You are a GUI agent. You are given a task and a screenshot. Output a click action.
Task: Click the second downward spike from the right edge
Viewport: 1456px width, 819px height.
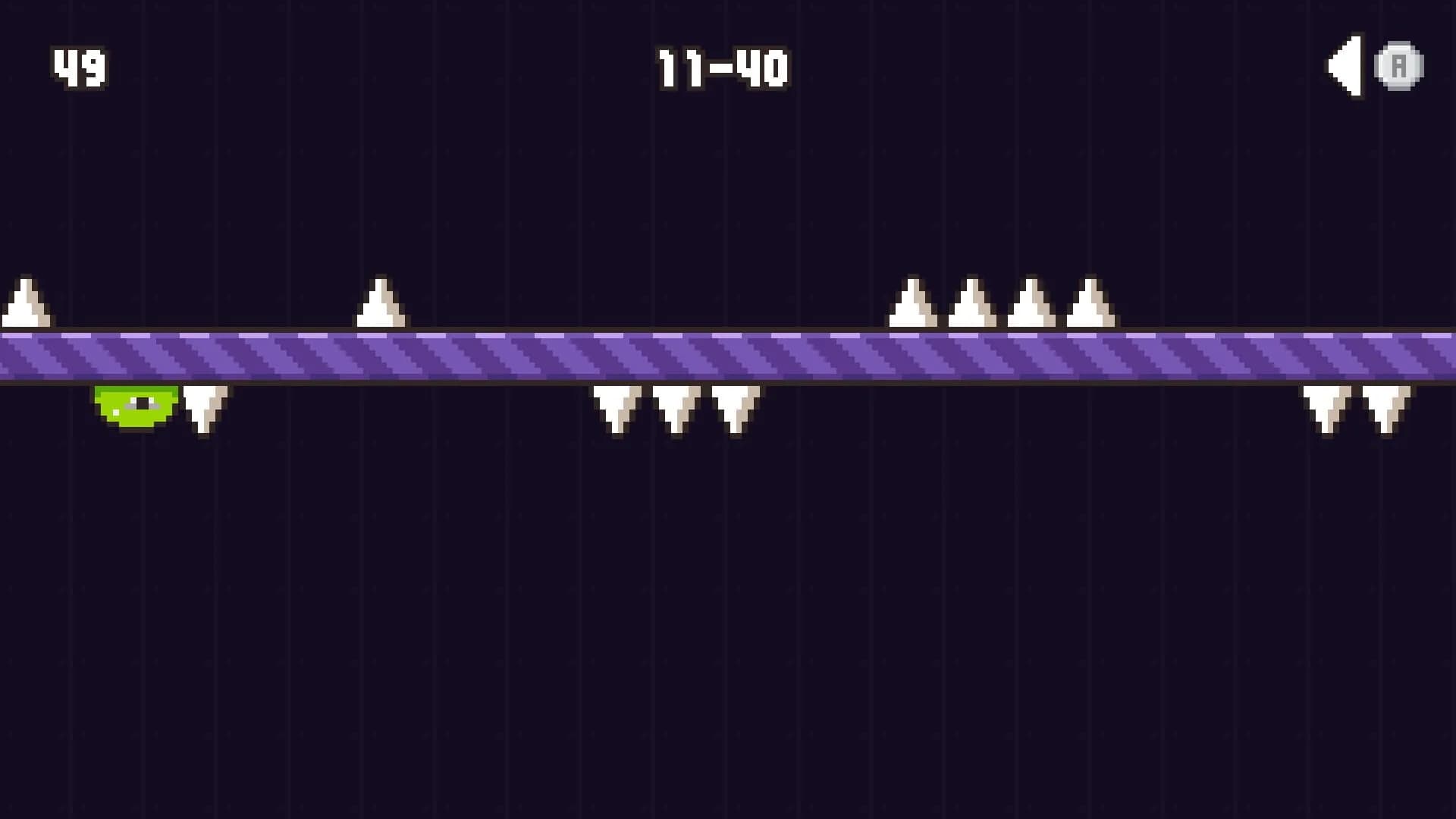click(x=1326, y=409)
